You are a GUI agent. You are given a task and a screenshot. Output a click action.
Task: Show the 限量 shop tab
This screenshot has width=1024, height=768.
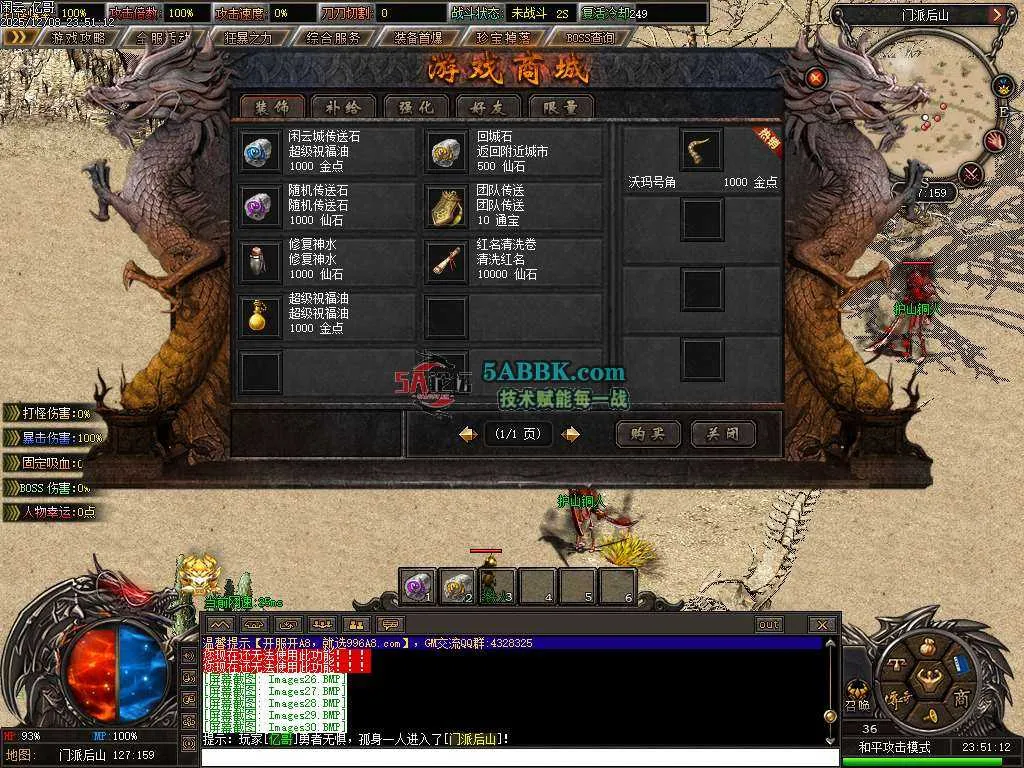(560, 106)
